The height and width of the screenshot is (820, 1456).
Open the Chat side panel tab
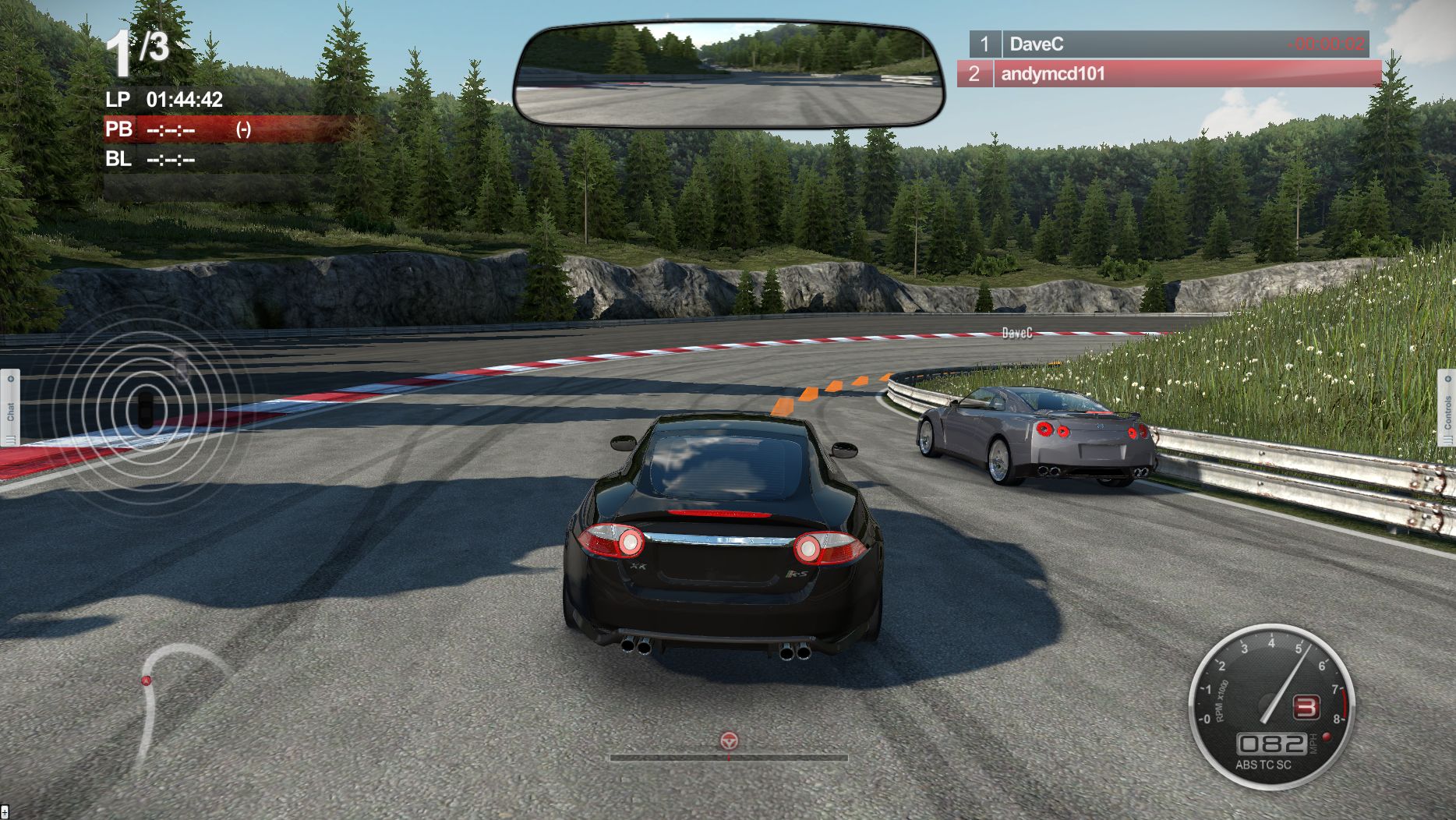click(x=10, y=408)
